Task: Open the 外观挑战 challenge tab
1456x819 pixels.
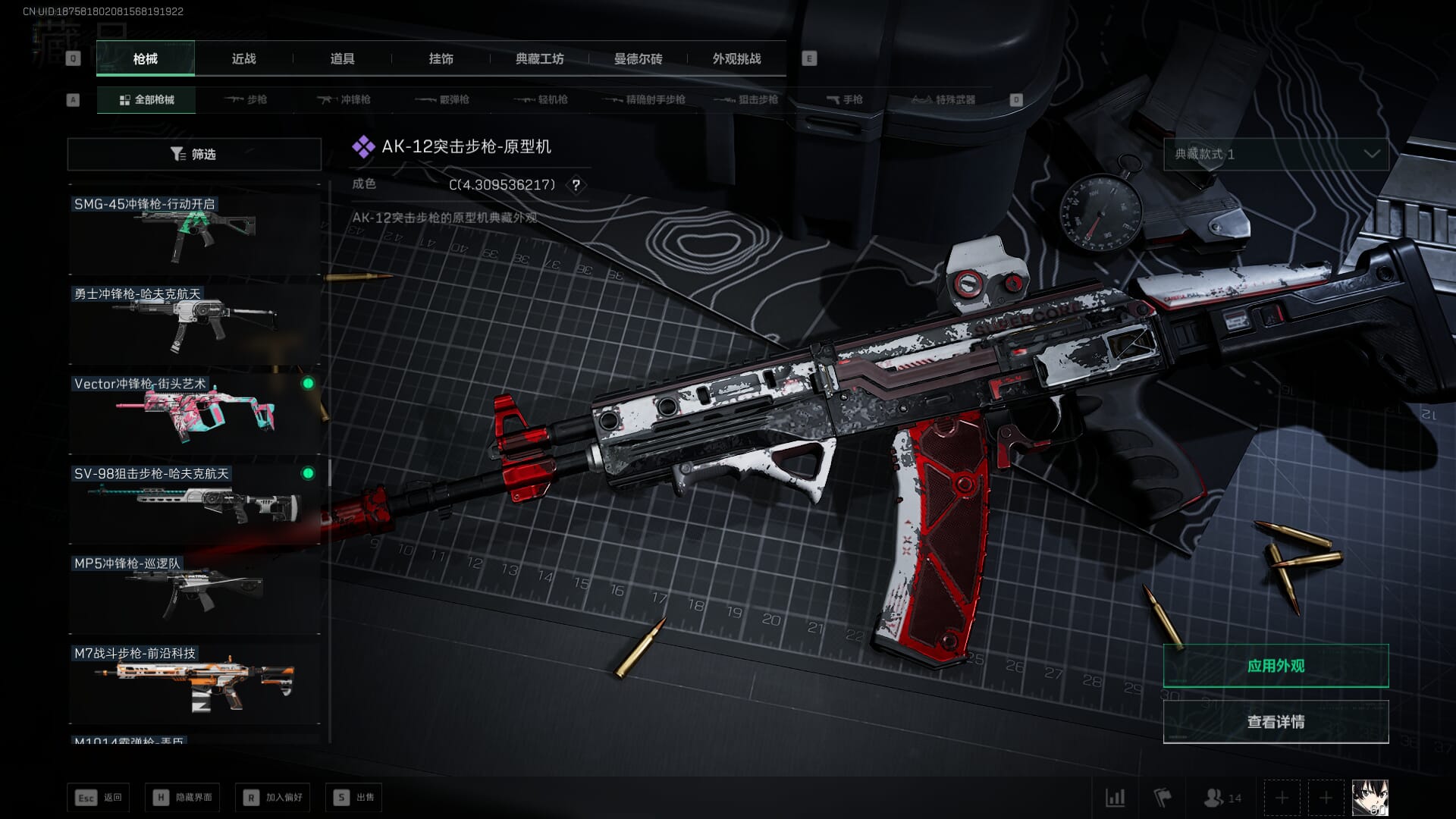Action: click(736, 58)
